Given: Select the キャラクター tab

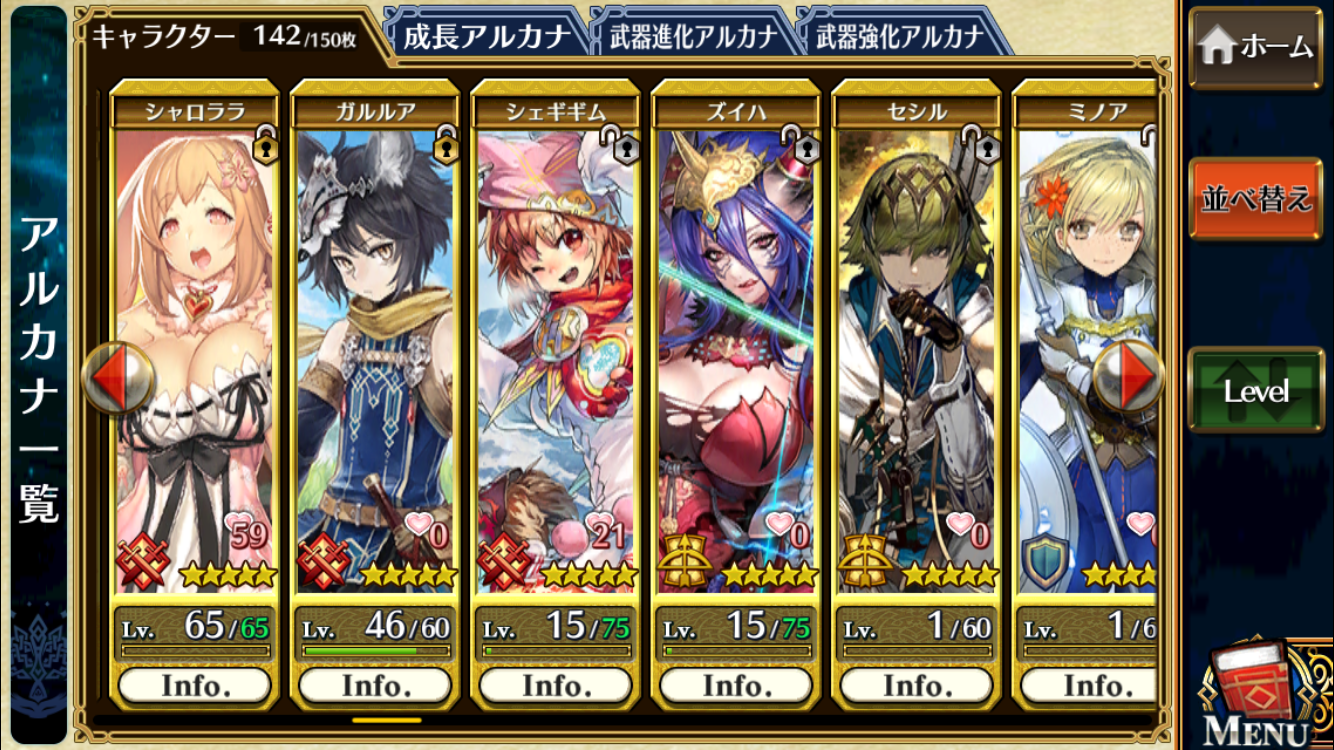Looking at the screenshot, I should point(225,36).
